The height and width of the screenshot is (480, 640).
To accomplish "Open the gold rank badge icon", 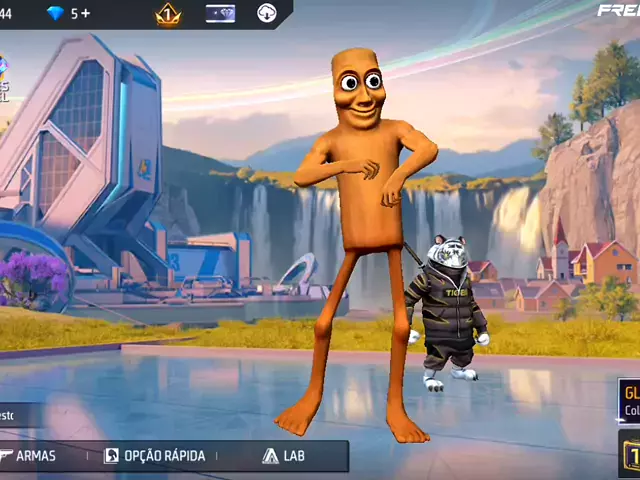I will tap(168, 14).
